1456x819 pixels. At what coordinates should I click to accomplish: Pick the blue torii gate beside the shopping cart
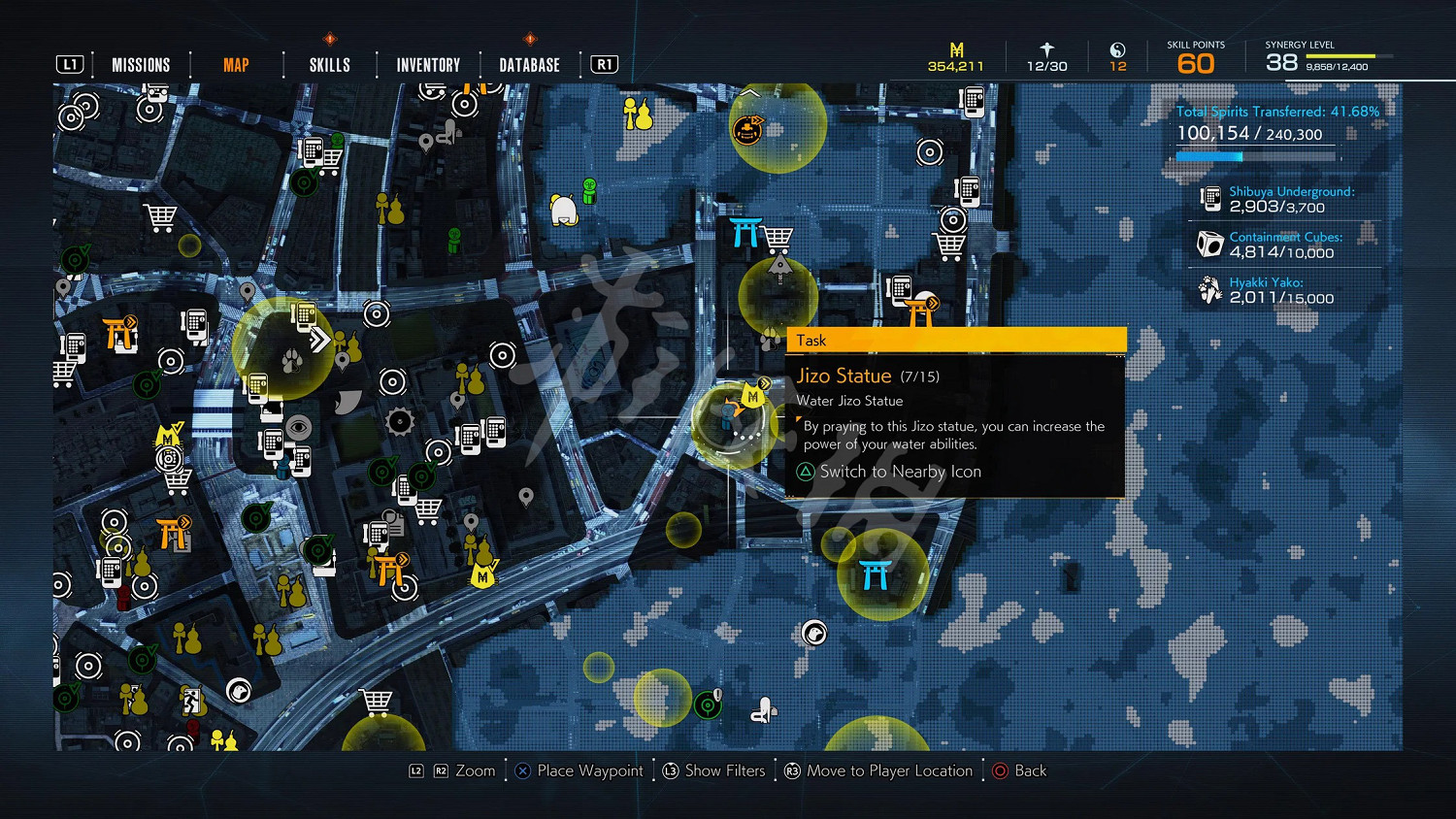pos(745,233)
